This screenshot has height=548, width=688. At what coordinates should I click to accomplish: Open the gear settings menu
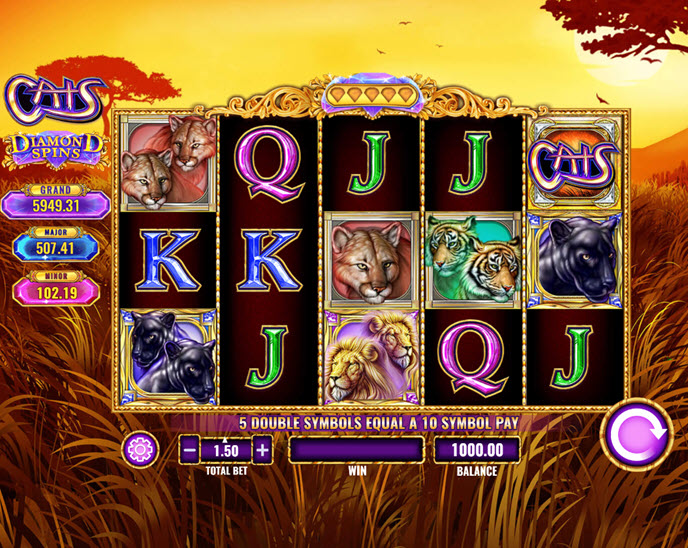click(140, 450)
